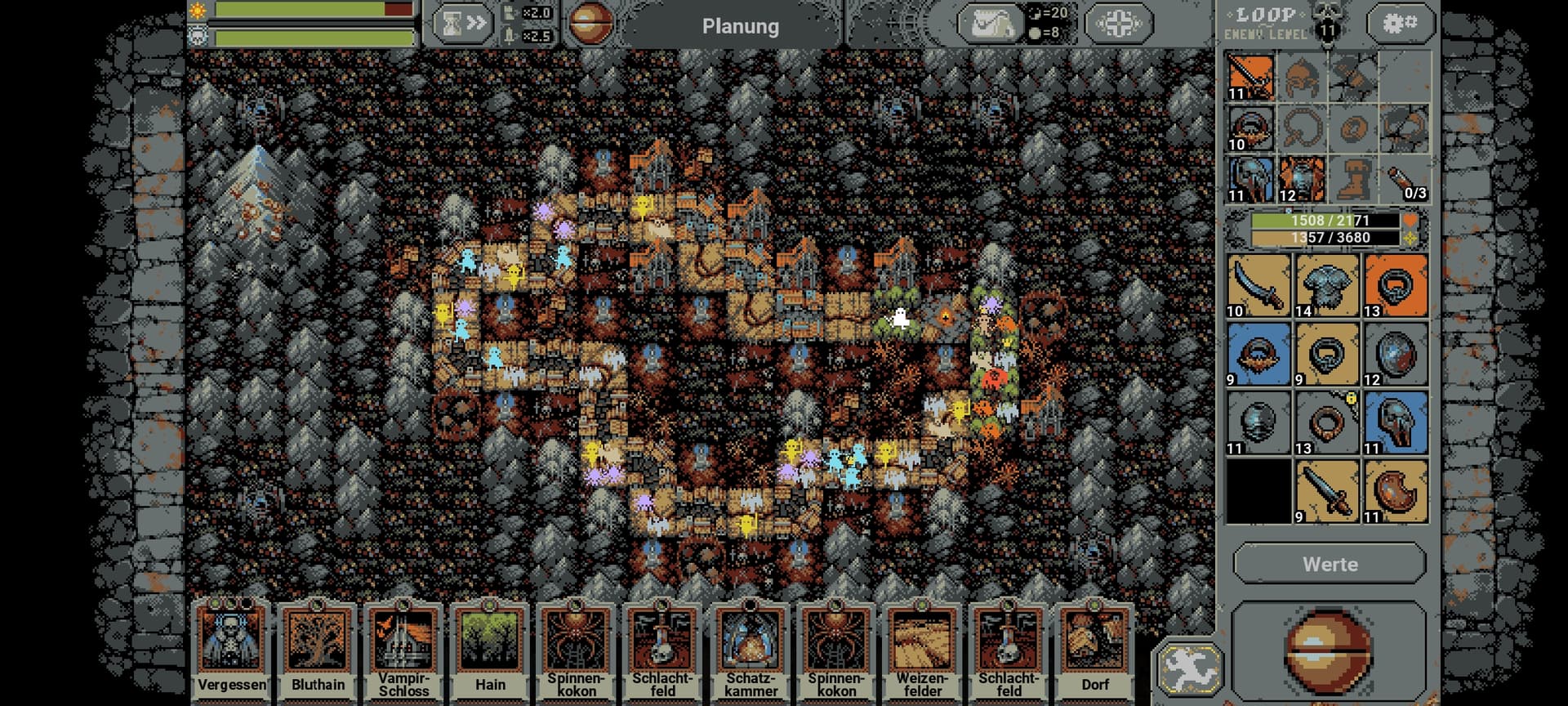Choose the level 10 curved sabre item

(1258, 285)
